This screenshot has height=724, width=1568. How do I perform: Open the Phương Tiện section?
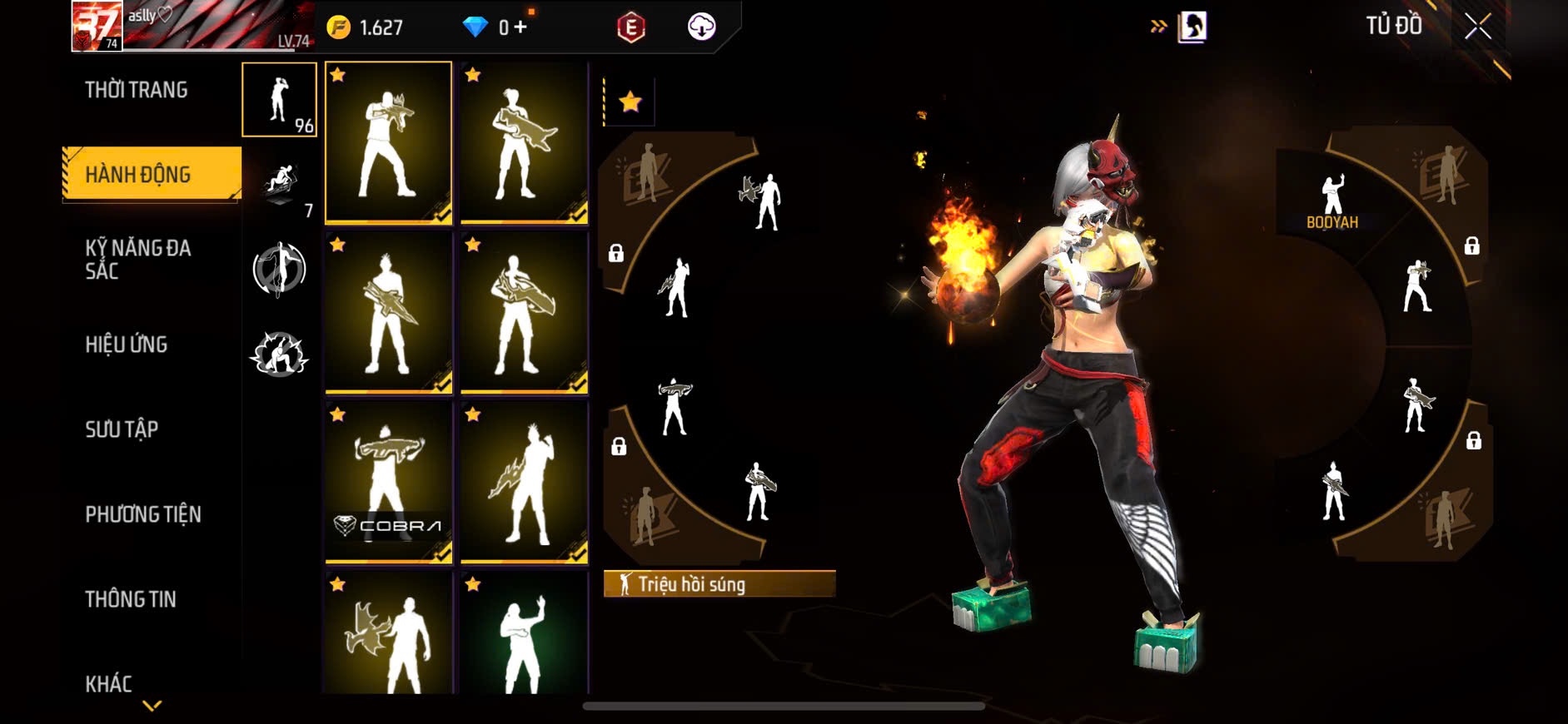[x=143, y=514]
